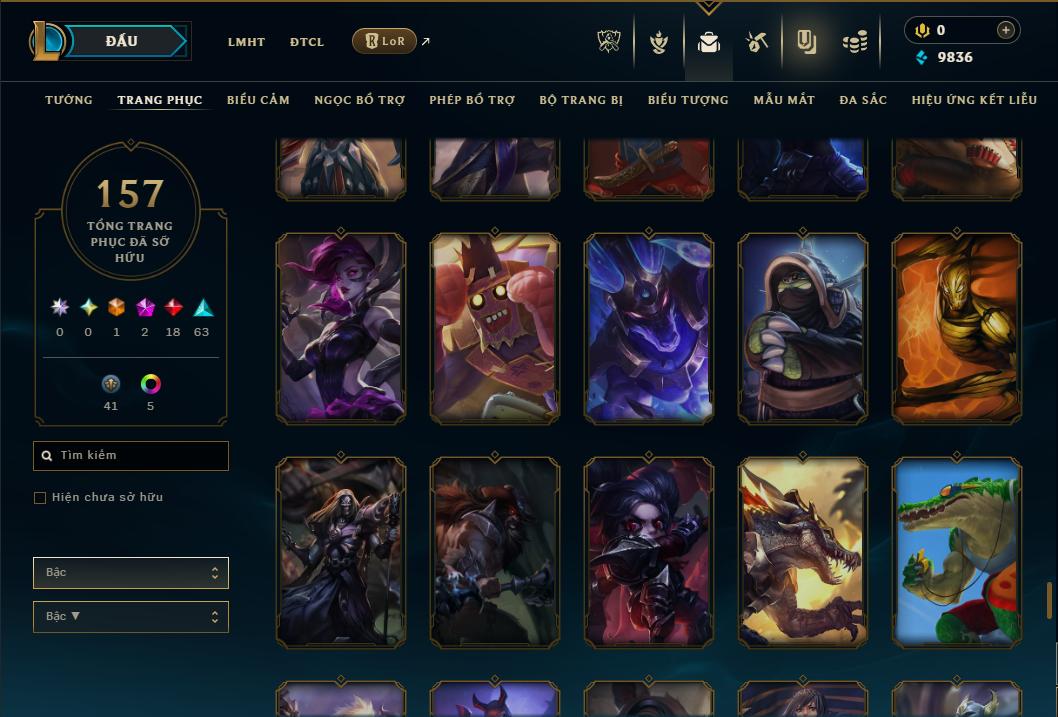Add currency with the plus button
This screenshot has width=1058, height=717.
click(1006, 31)
